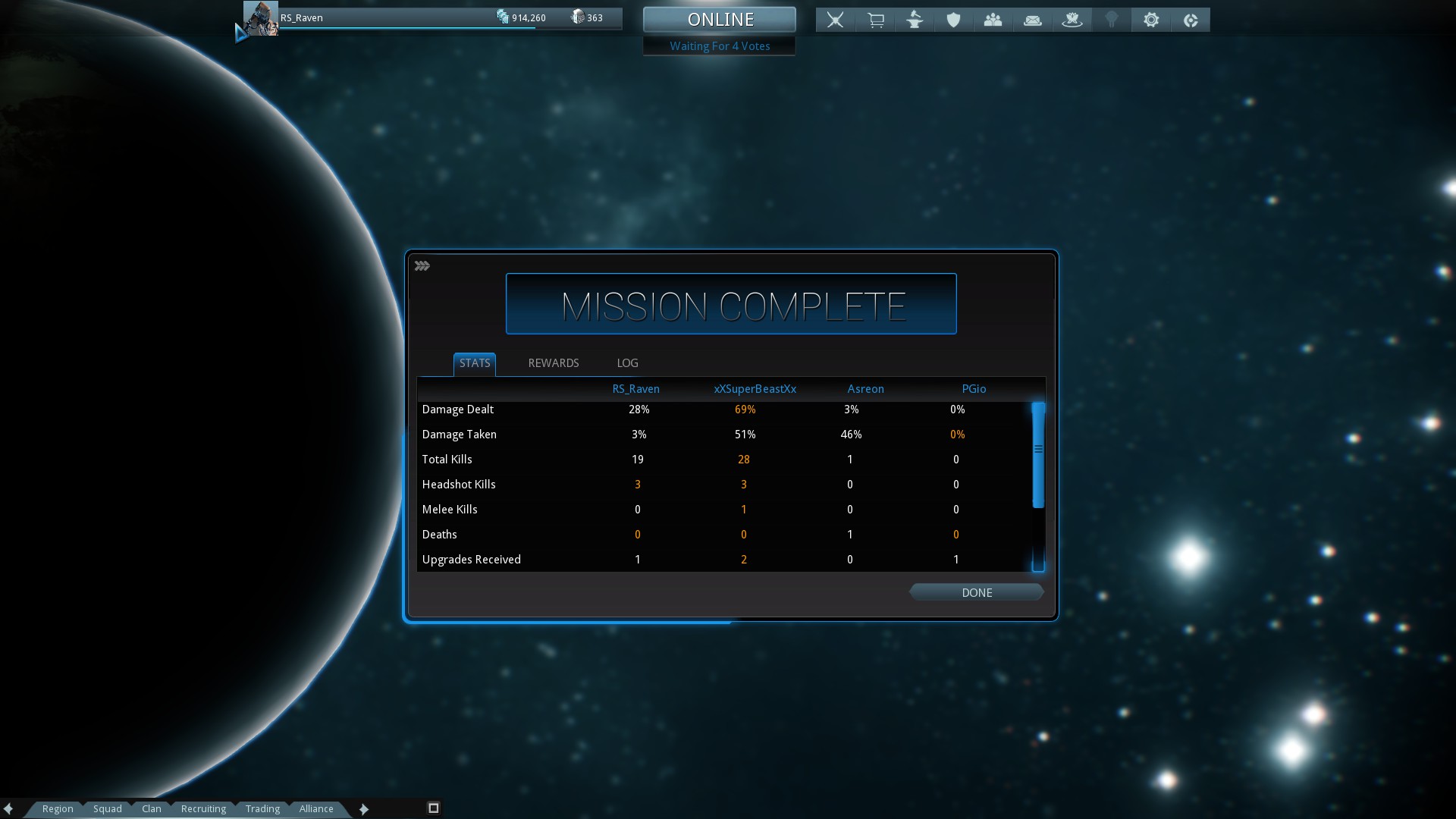Switch to the REWARDS tab

click(x=553, y=363)
